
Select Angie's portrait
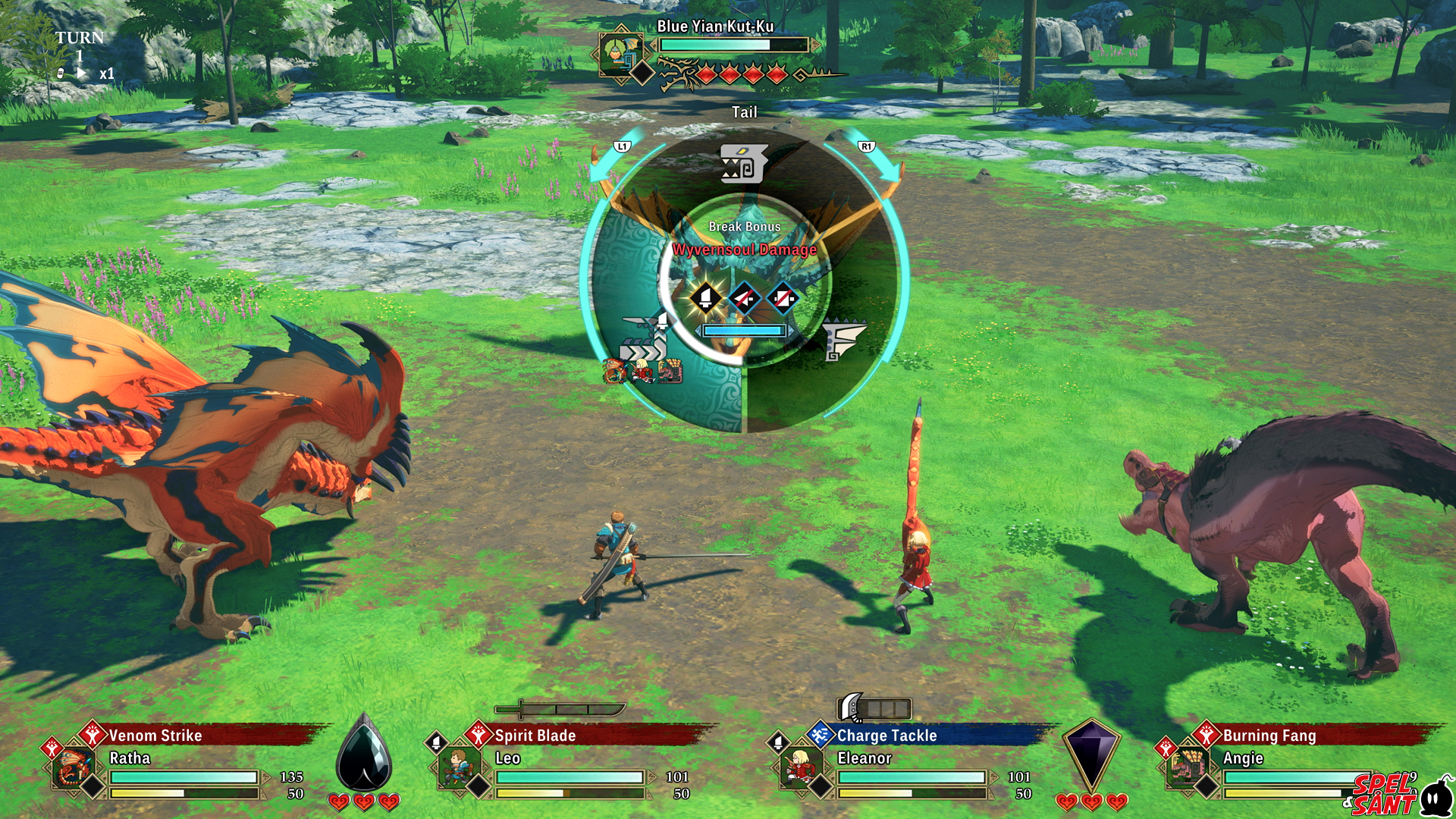[x=1185, y=767]
